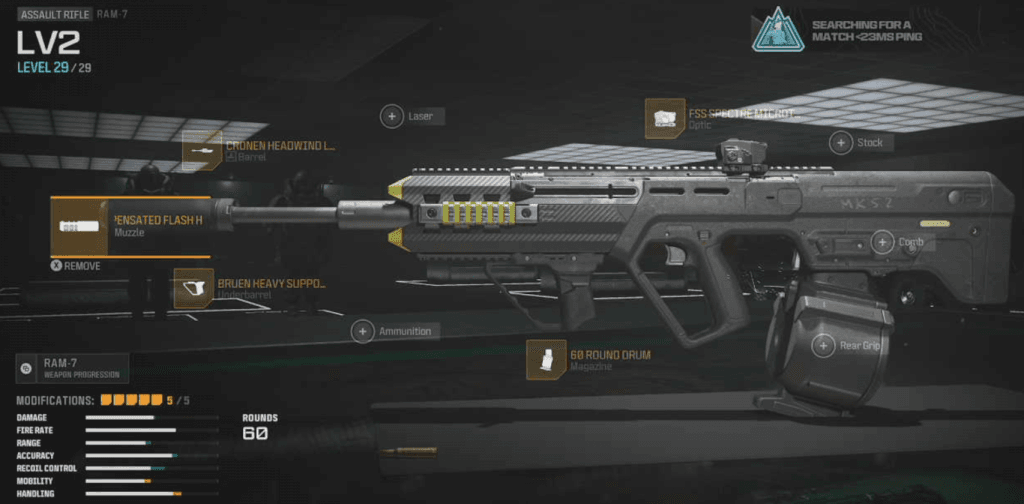Open RAM-7 Weapon Progression
Viewport: 1024px width, 504px height.
pyautogui.click(x=72, y=369)
